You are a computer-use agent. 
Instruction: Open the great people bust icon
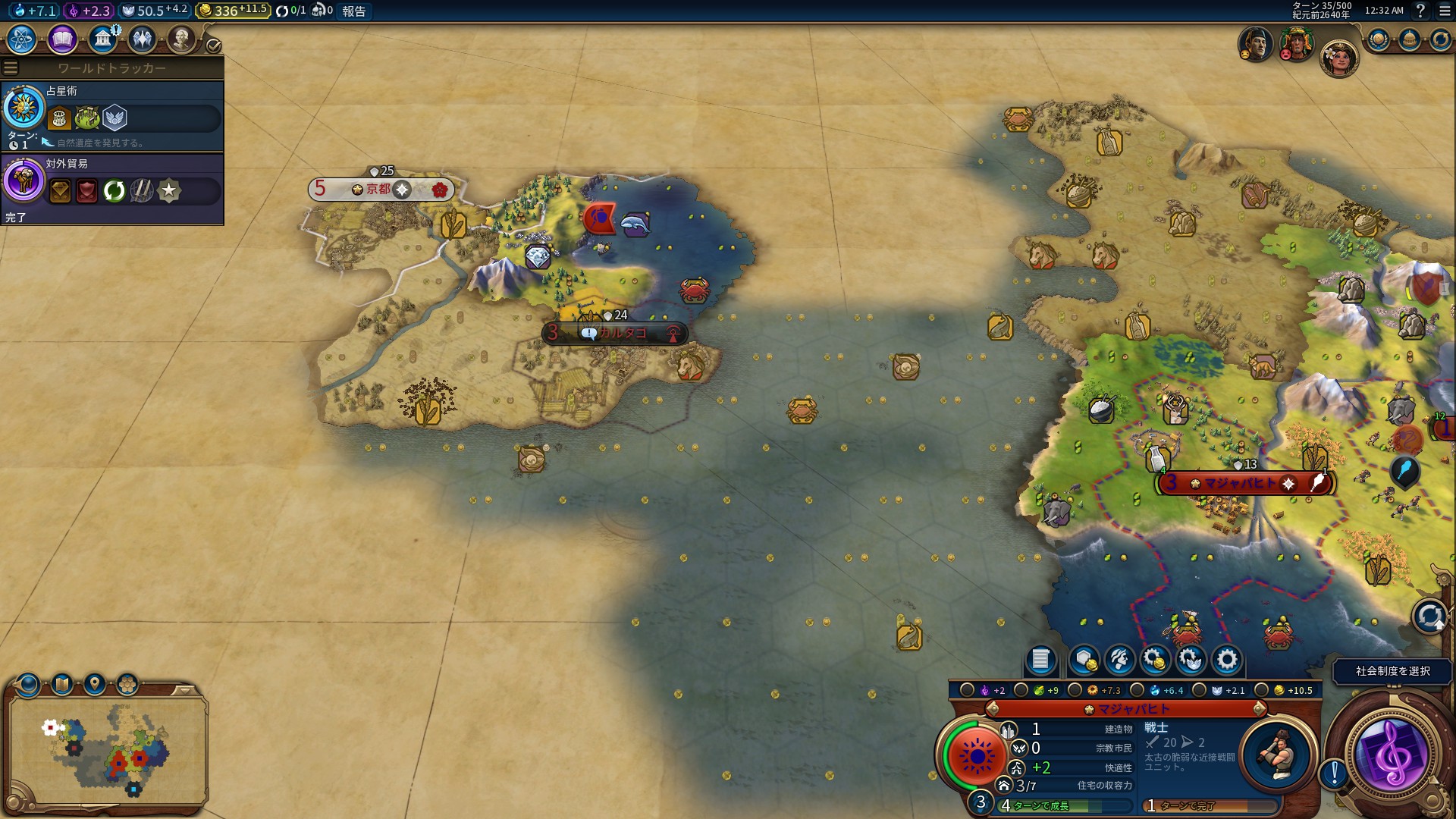pyautogui.click(x=181, y=39)
